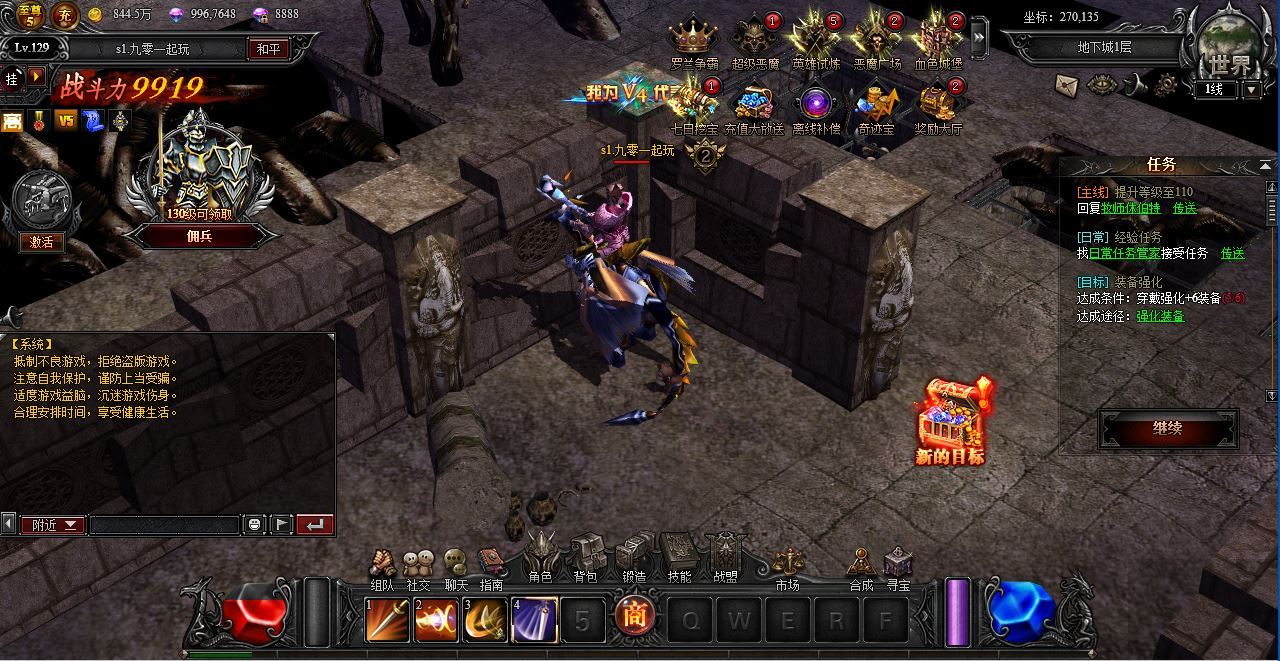This screenshot has width=1280, height=661.
Task: Open the 奖励大厅 reward hall
Action: (938, 106)
